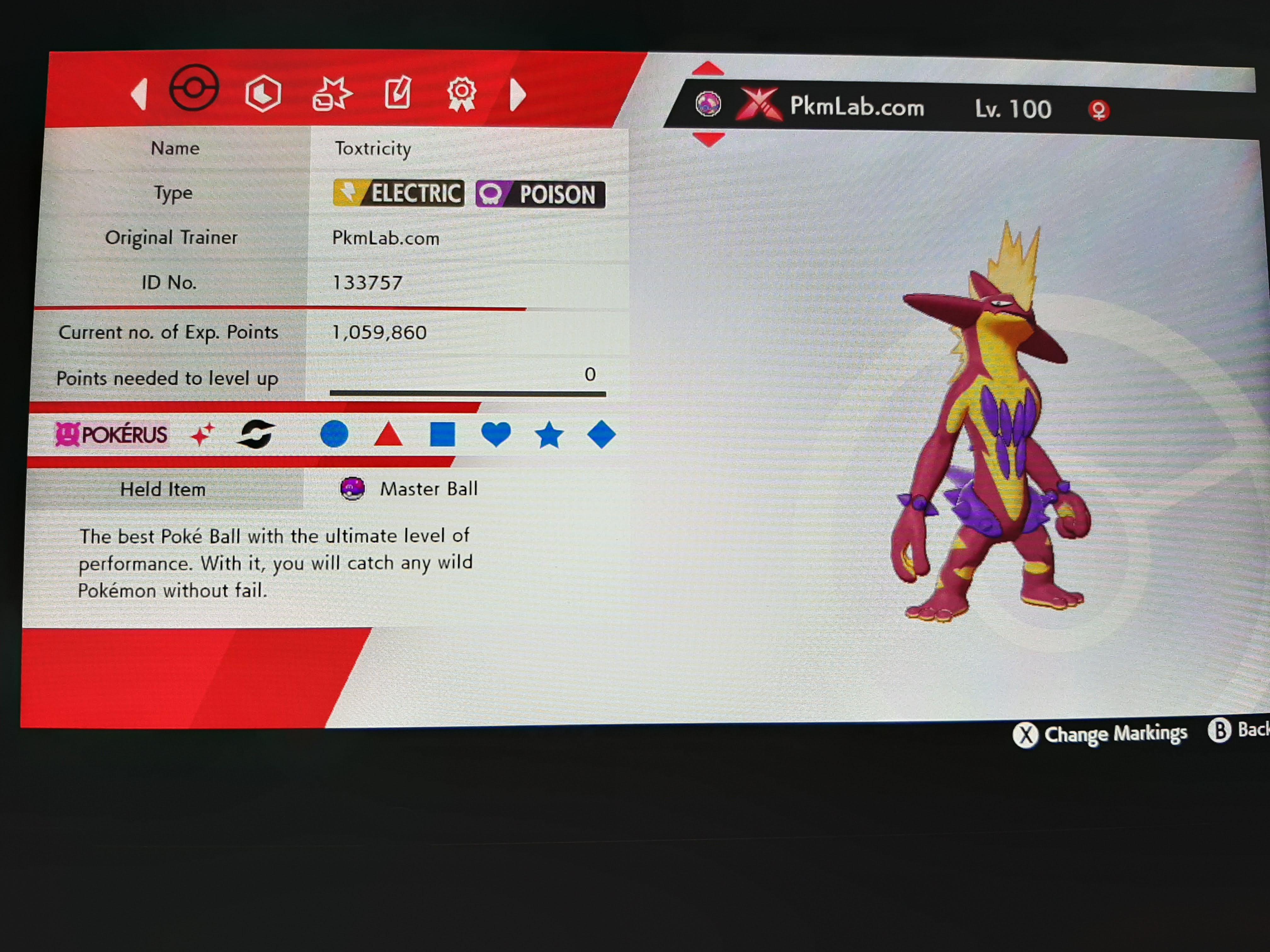The height and width of the screenshot is (952, 1270).
Task: Select the ELECTRIC type badge
Action: pos(398,194)
